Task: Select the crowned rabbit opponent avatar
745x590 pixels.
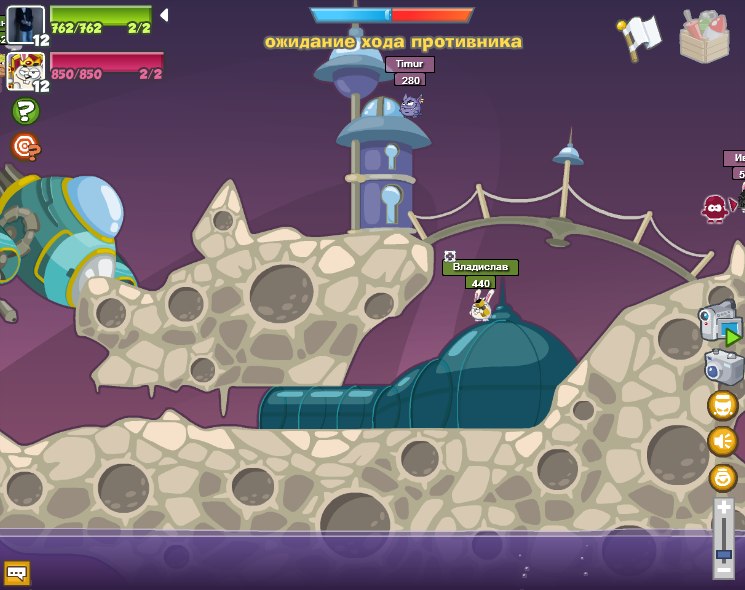Action: pos(25,72)
